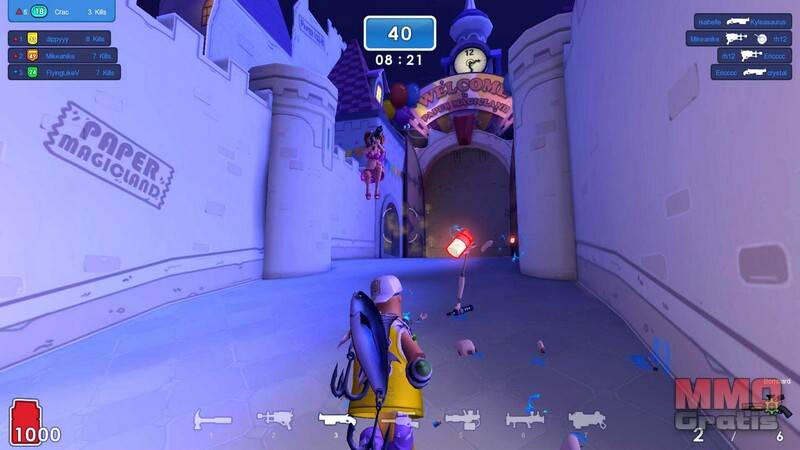Switch to weapon slot number 2
Viewport: 800px width, 450px height.
coord(273,420)
